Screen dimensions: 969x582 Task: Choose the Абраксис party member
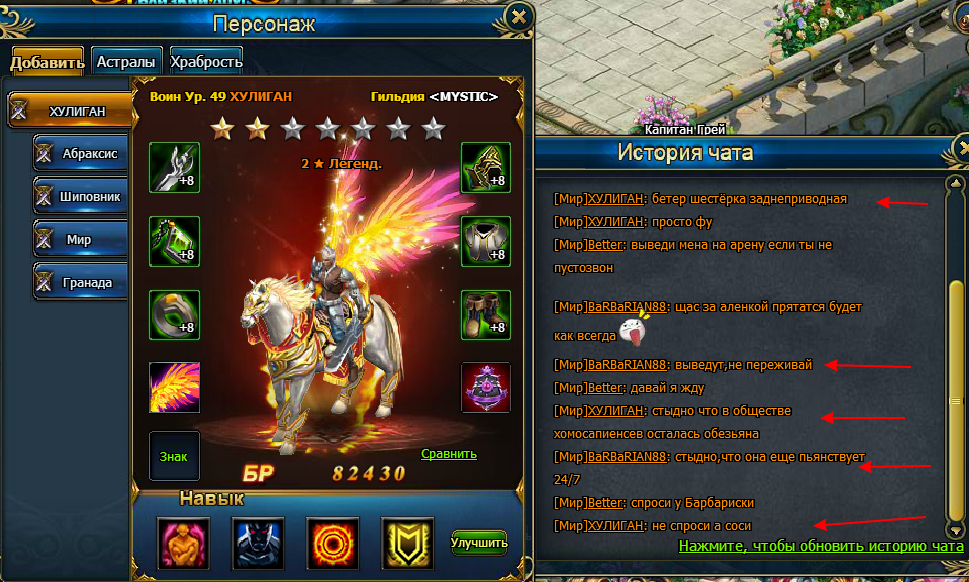pyautogui.click(x=80, y=154)
